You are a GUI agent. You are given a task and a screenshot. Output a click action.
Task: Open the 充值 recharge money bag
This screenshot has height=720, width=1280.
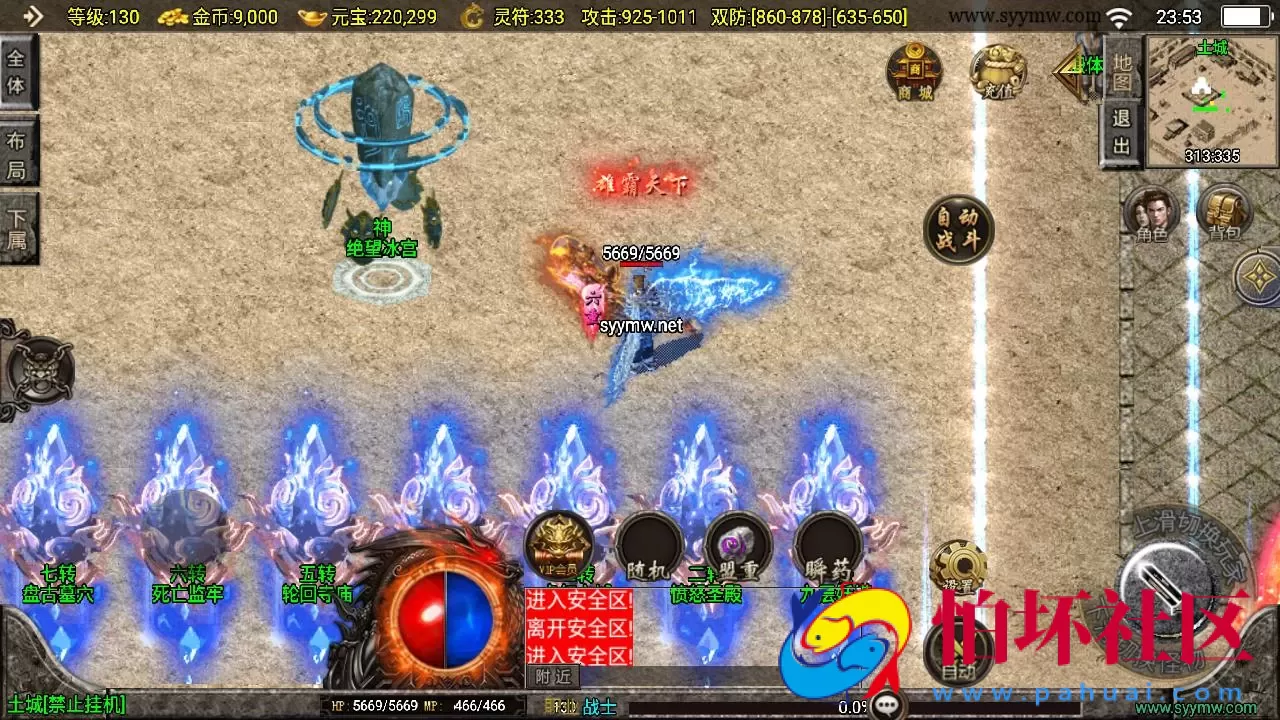pyautogui.click(x=997, y=71)
